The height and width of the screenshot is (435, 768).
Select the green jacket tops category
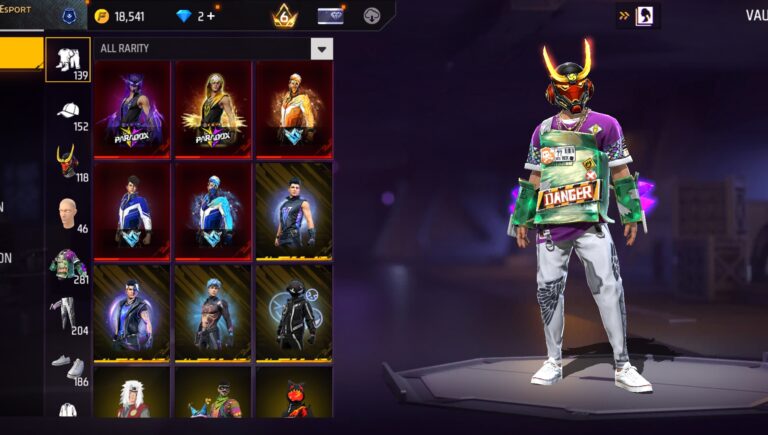[x=68, y=265]
